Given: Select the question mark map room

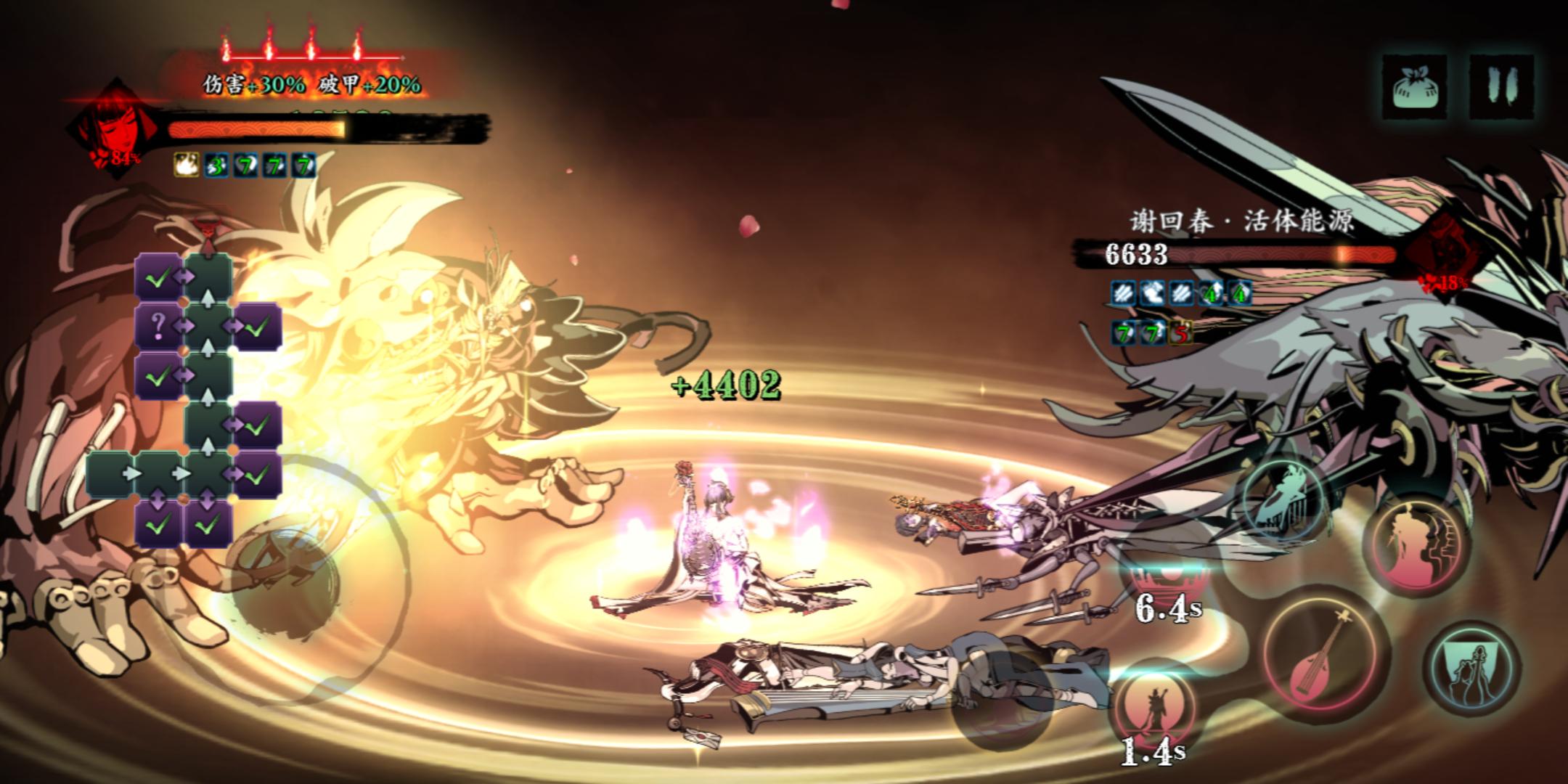Looking at the screenshot, I should click(x=158, y=327).
